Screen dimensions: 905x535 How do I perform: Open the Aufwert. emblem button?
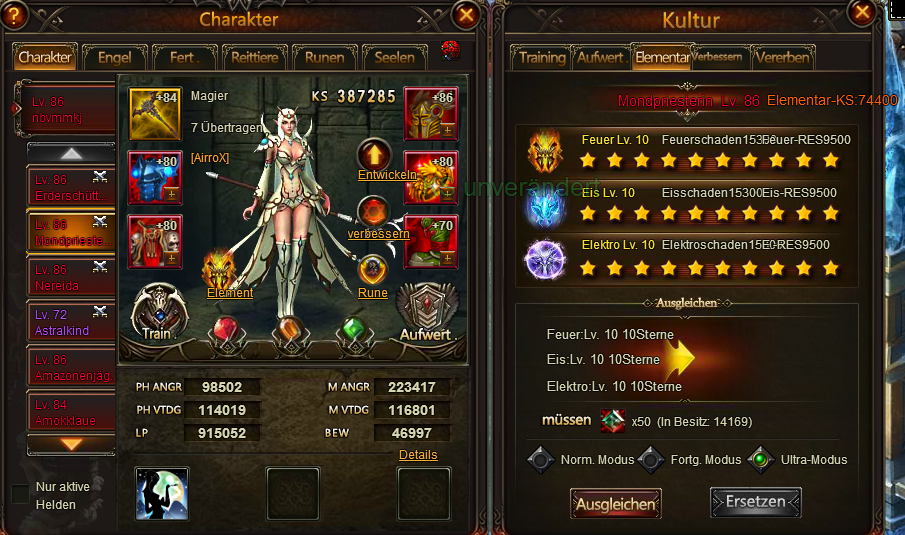point(428,312)
